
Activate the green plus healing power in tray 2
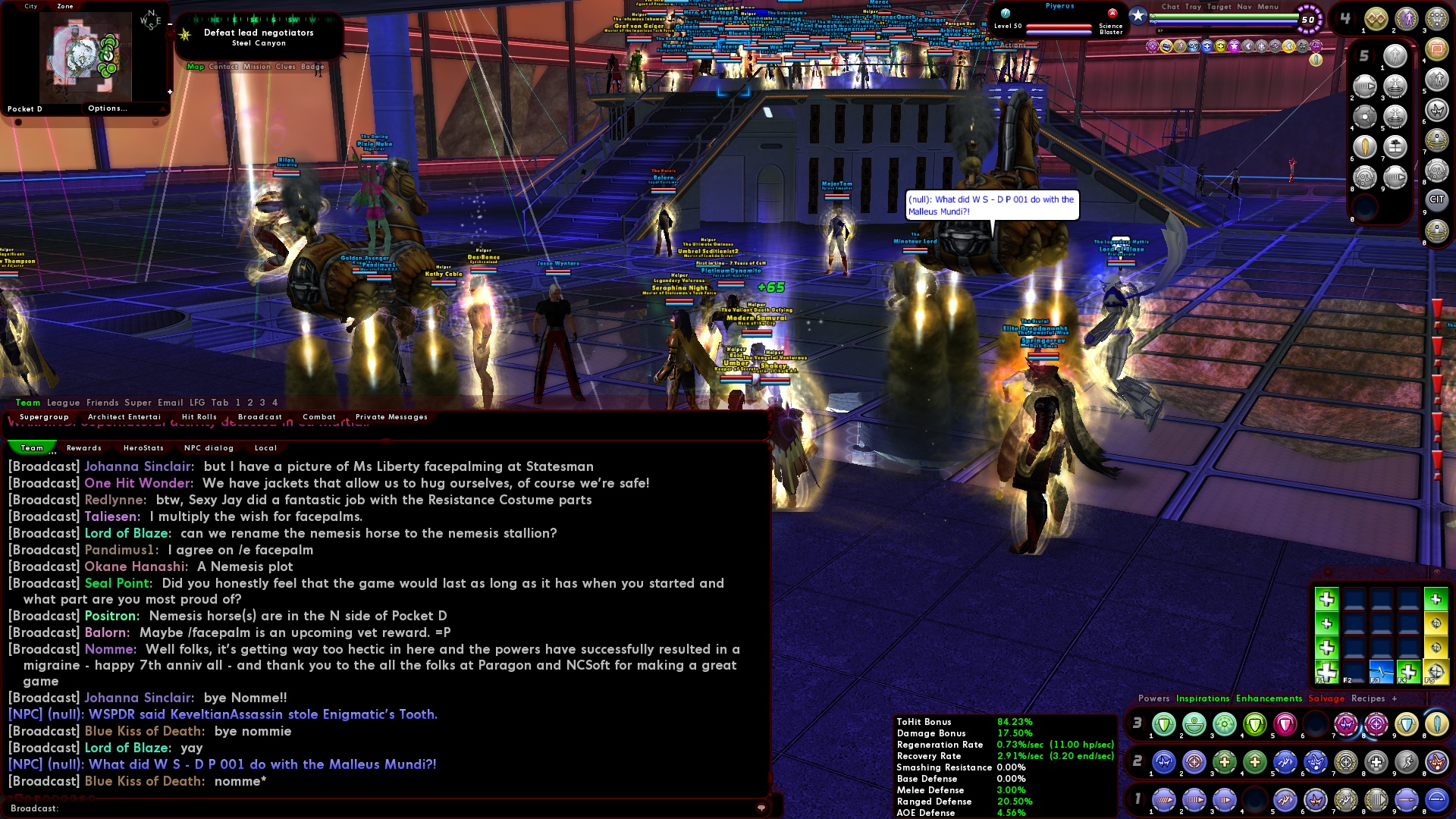(1225, 763)
